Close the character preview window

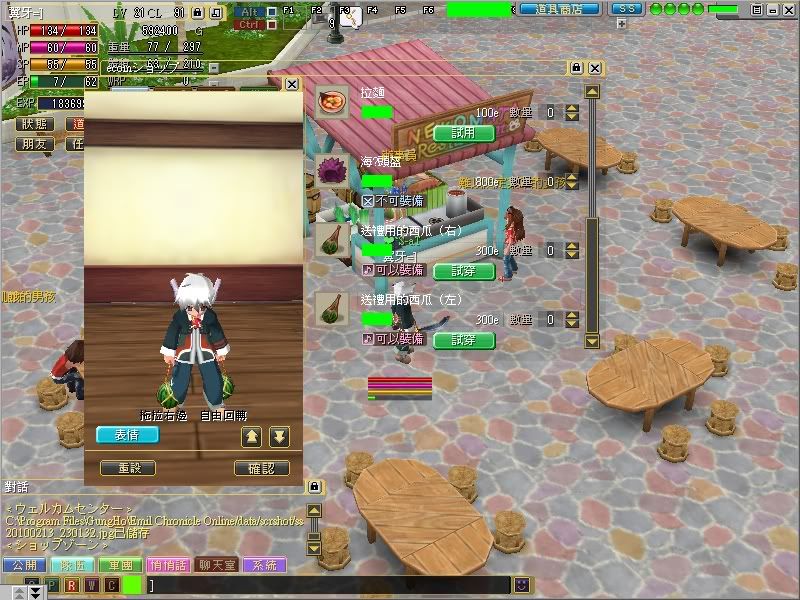point(291,85)
